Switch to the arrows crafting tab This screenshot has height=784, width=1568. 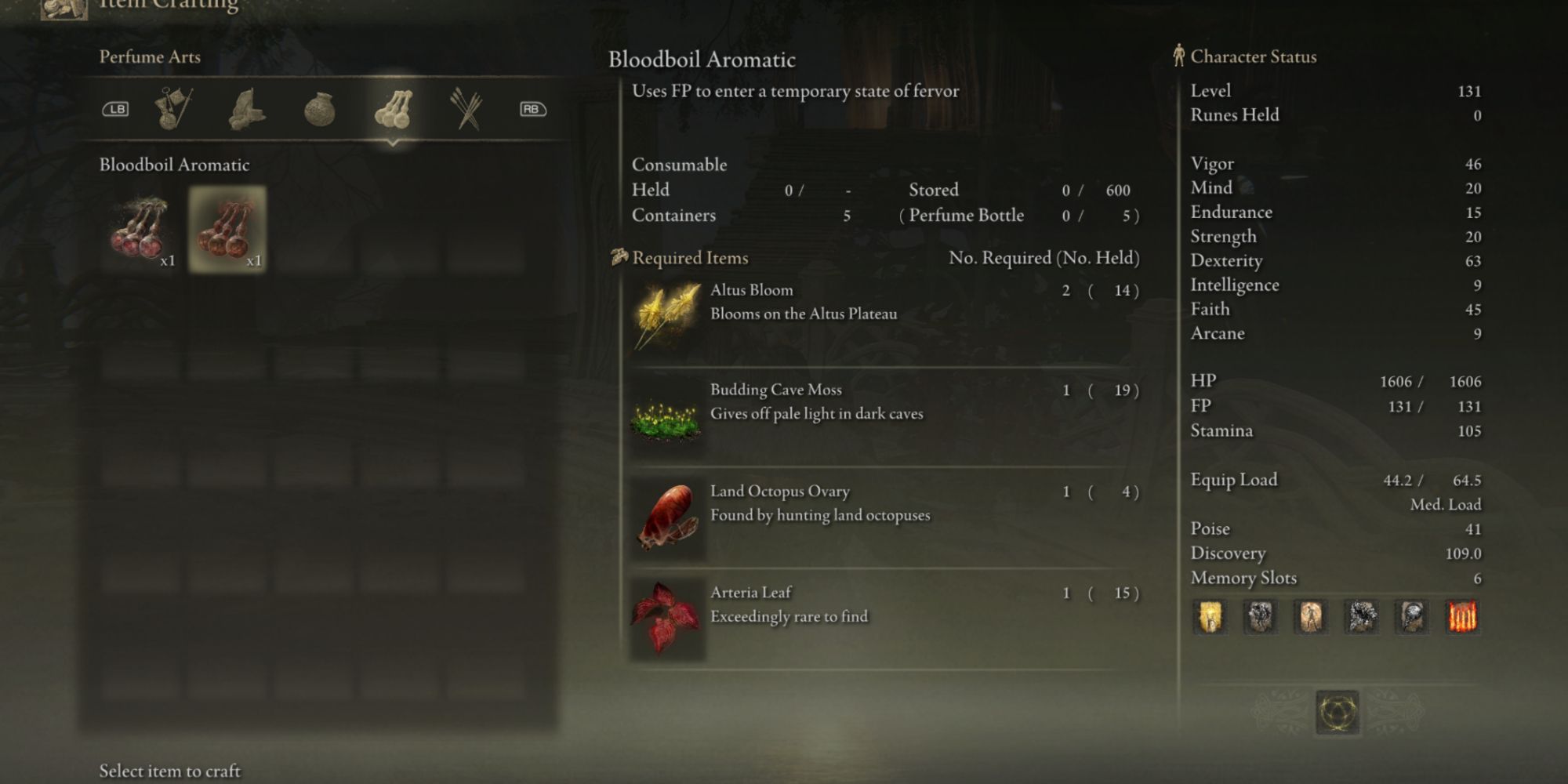[466, 108]
